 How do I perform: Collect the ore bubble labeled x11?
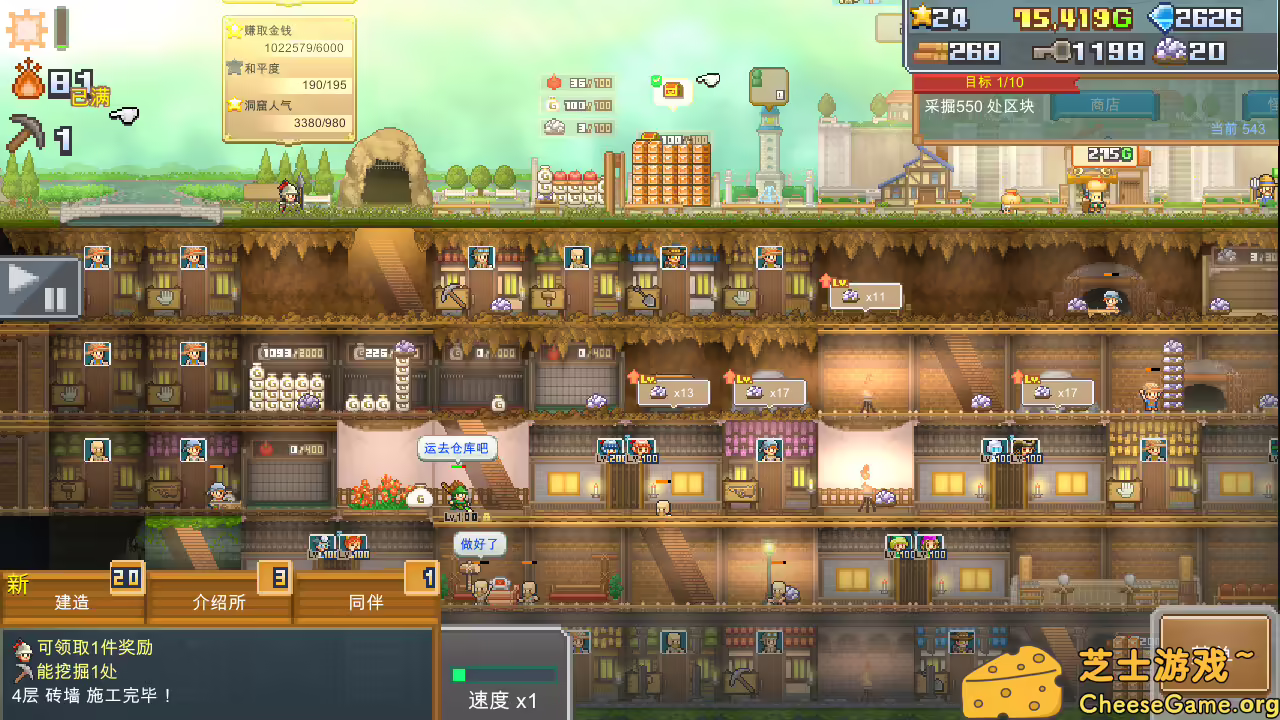click(865, 296)
